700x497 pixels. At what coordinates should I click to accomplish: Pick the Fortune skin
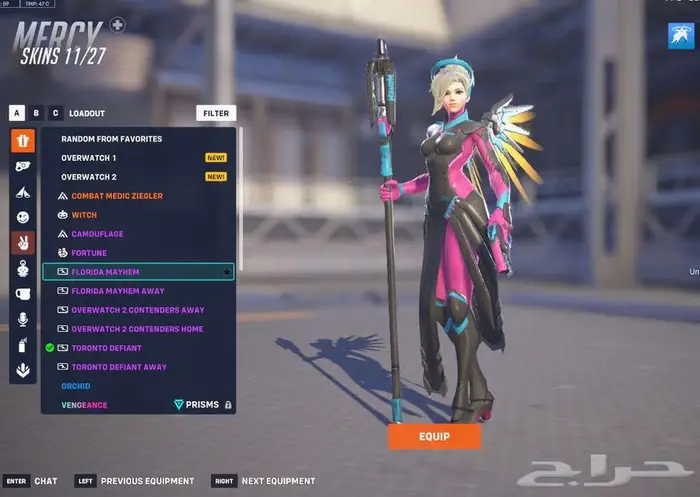tap(89, 253)
